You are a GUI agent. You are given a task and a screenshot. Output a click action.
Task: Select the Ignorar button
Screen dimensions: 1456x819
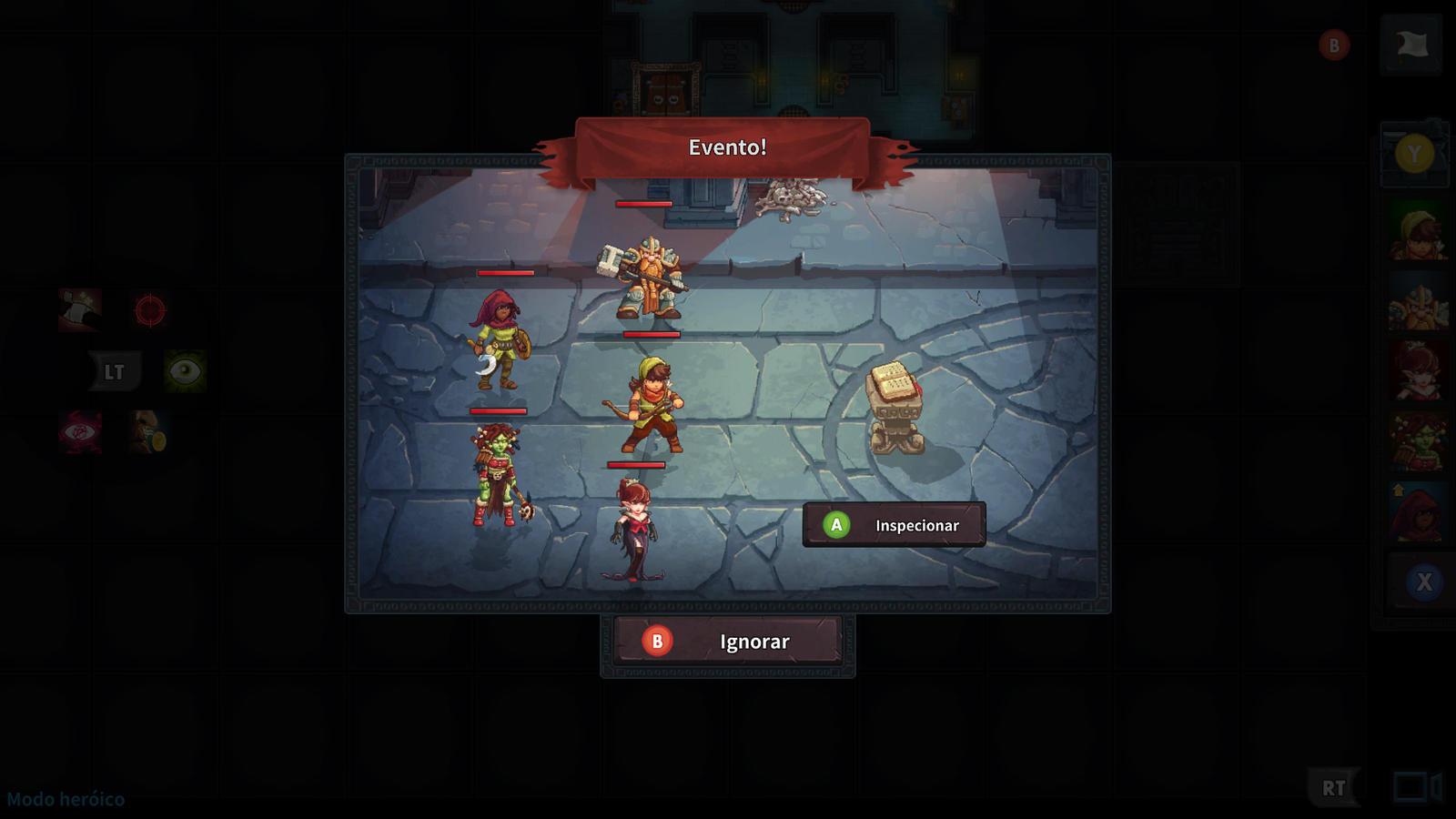728,642
